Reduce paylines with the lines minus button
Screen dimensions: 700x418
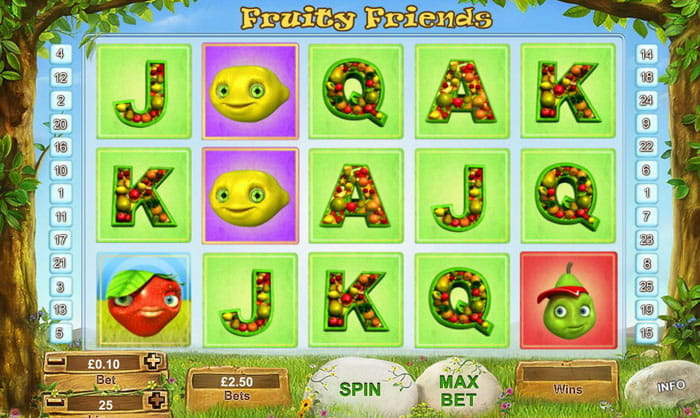[55, 403]
